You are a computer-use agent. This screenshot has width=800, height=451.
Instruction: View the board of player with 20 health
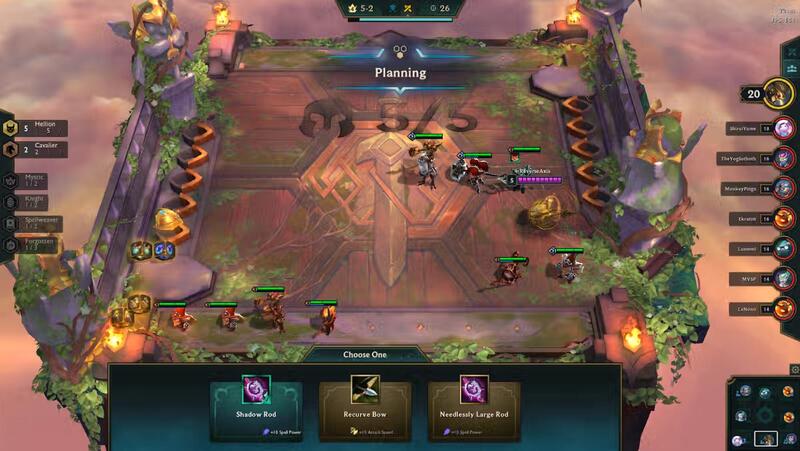(x=778, y=94)
